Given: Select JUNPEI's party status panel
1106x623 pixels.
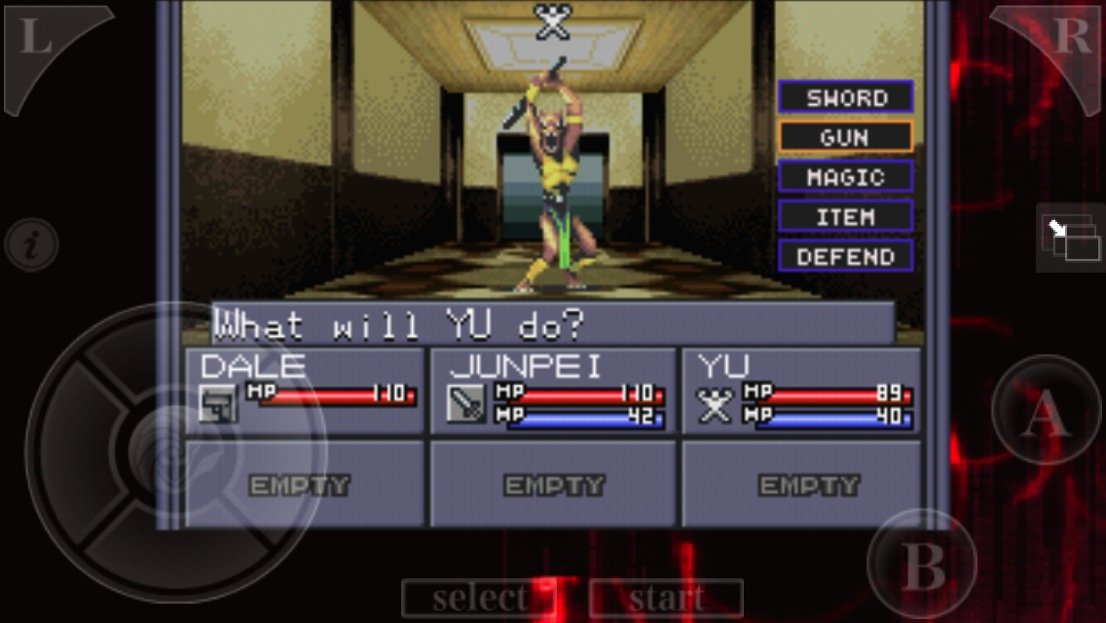Looking at the screenshot, I should pyautogui.click(x=553, y=390).
